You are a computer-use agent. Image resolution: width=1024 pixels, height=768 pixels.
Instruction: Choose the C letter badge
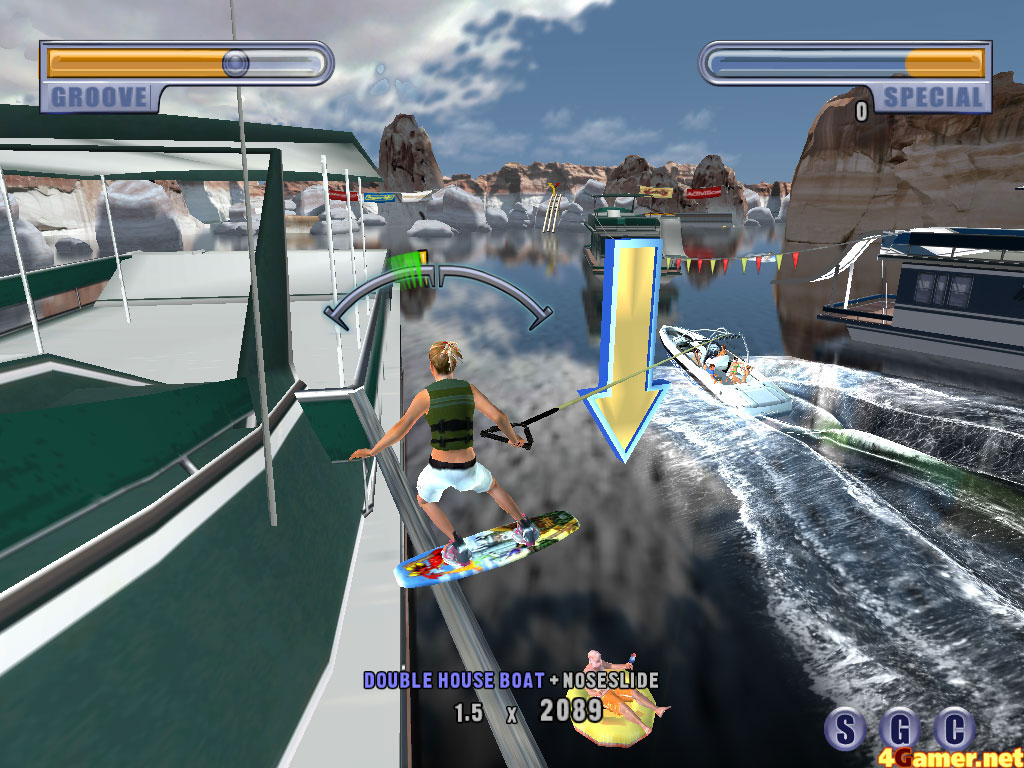point(955,729)
